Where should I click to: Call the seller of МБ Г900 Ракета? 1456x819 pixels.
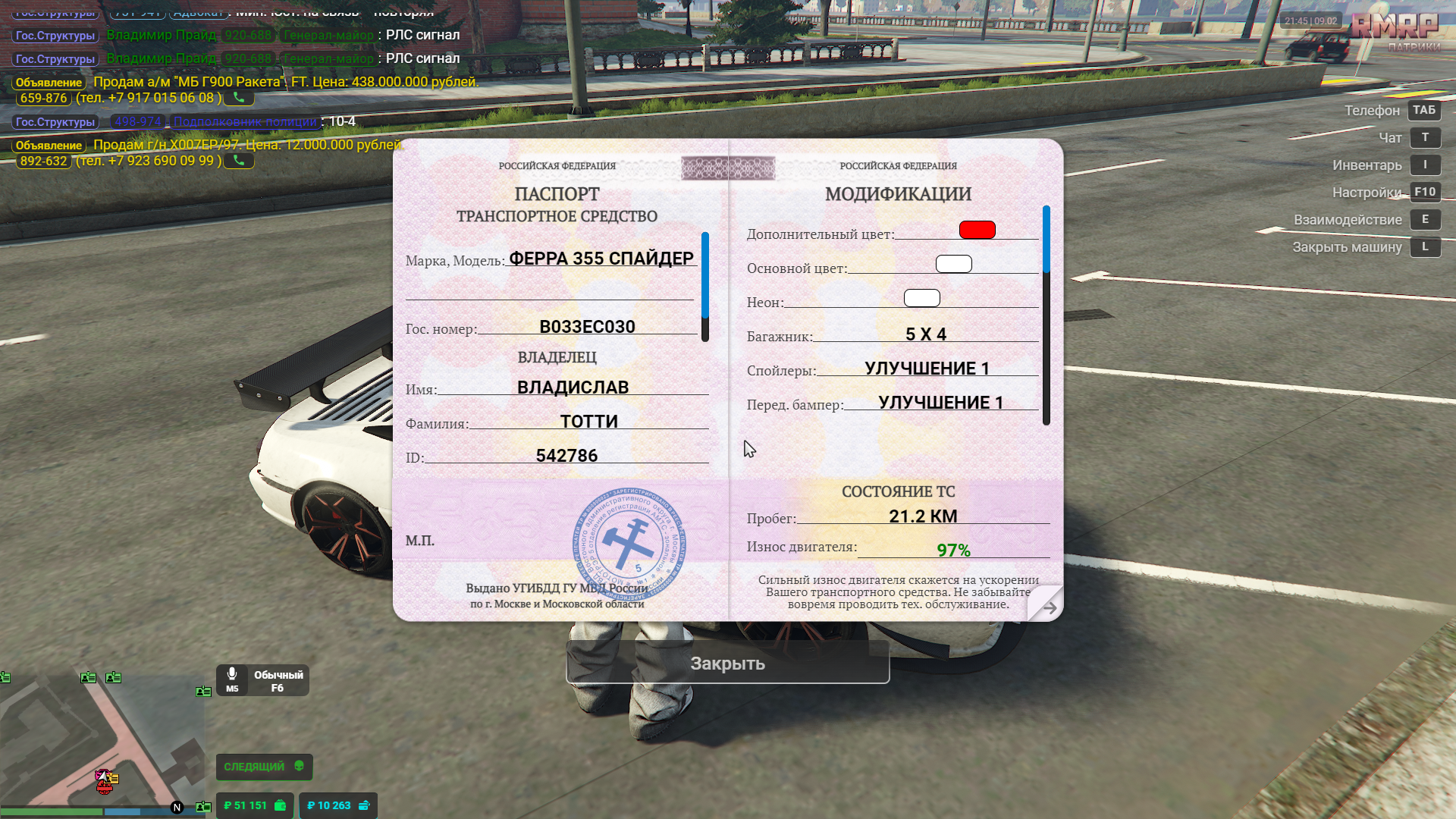239,98
